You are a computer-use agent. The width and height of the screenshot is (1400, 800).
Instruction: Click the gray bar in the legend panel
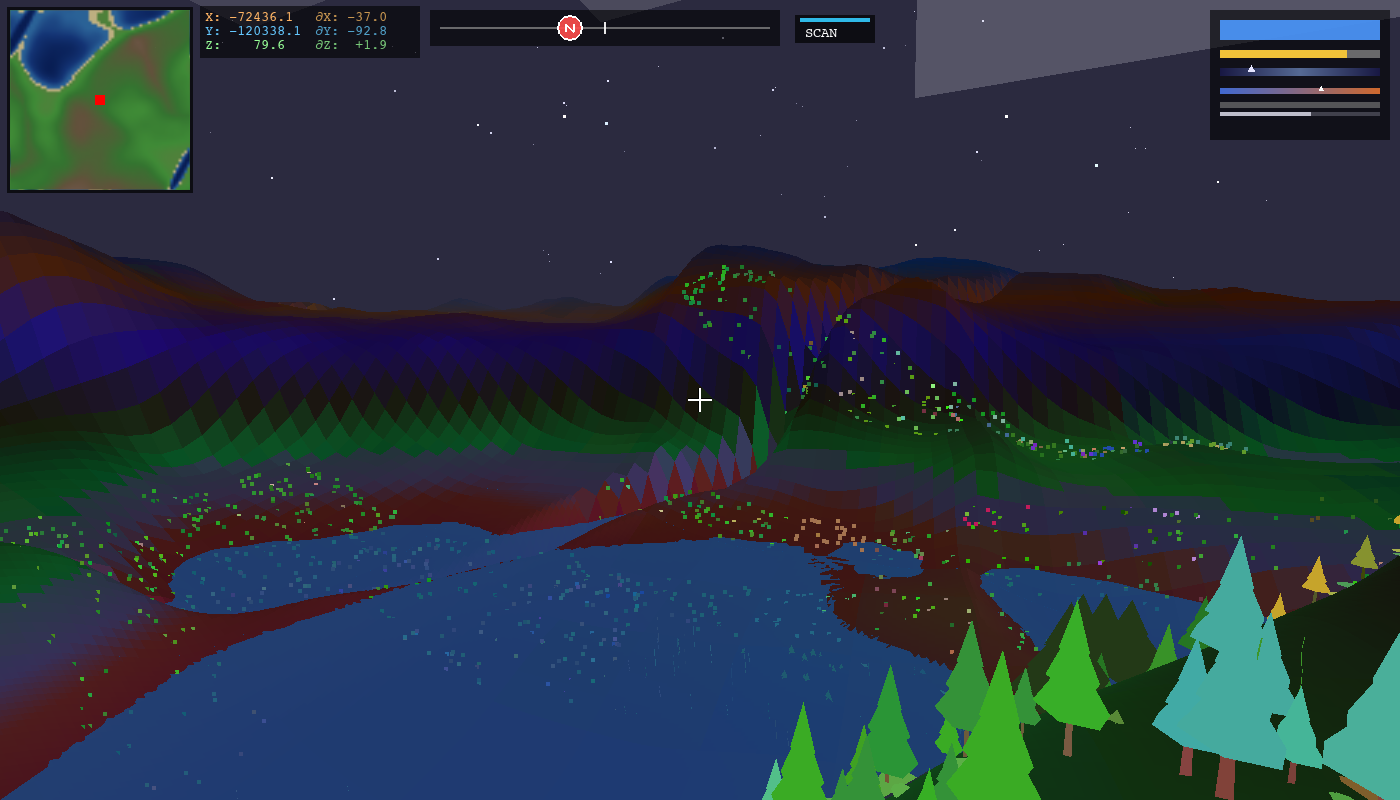coord(1300,105)
